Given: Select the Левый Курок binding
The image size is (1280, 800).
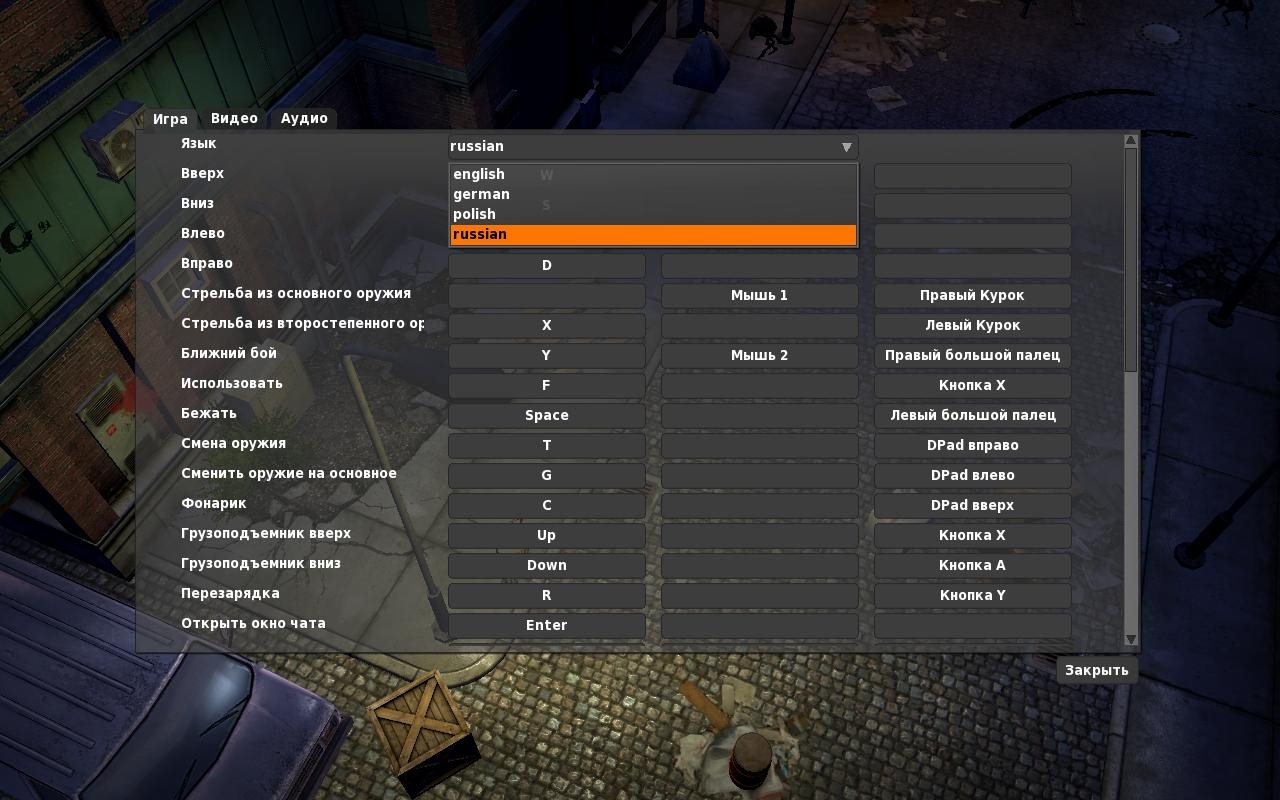Looking at the screenshot, I should click(x=972, y=325).
